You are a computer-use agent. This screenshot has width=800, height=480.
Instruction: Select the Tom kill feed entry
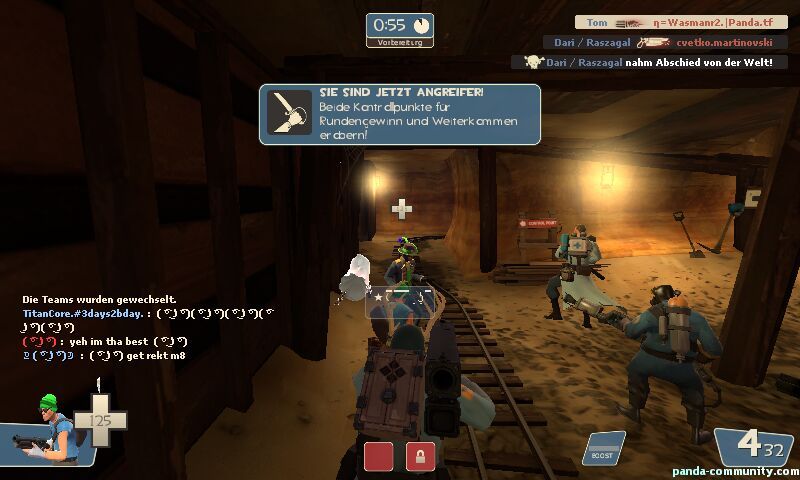pos(680,22)
